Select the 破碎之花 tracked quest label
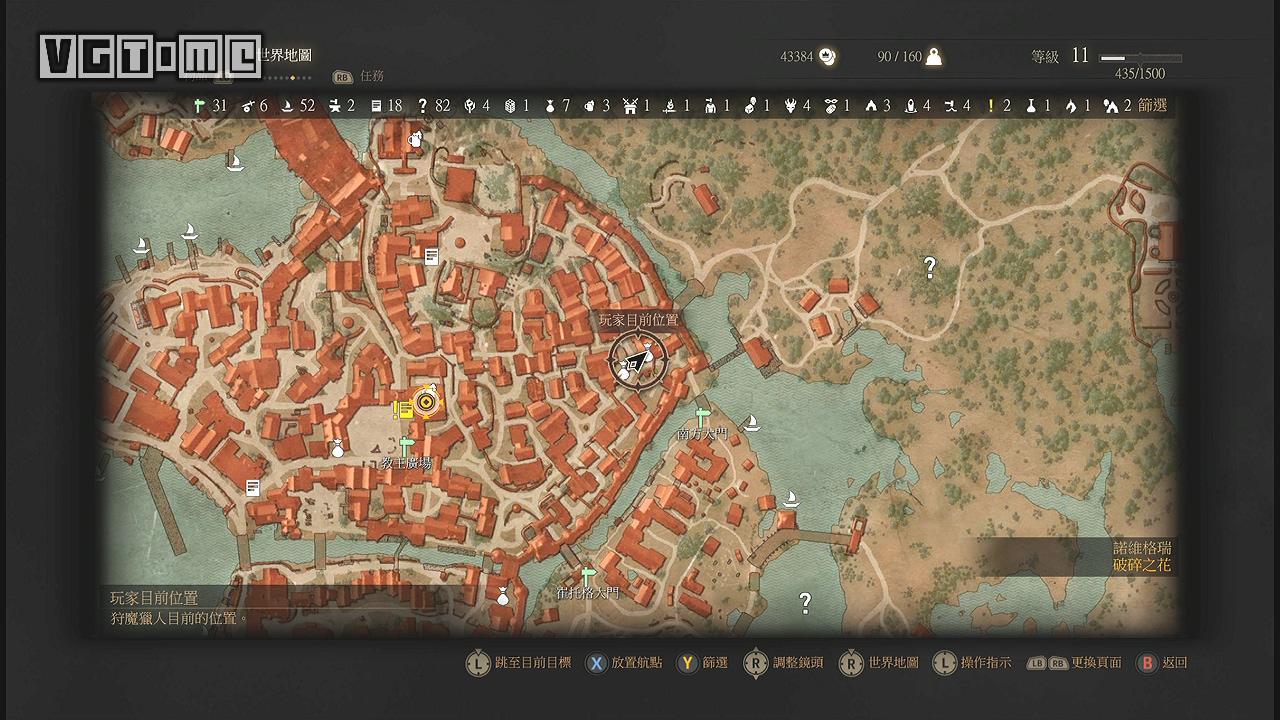The image size is (1280, 720). [x=1143, y=566]
